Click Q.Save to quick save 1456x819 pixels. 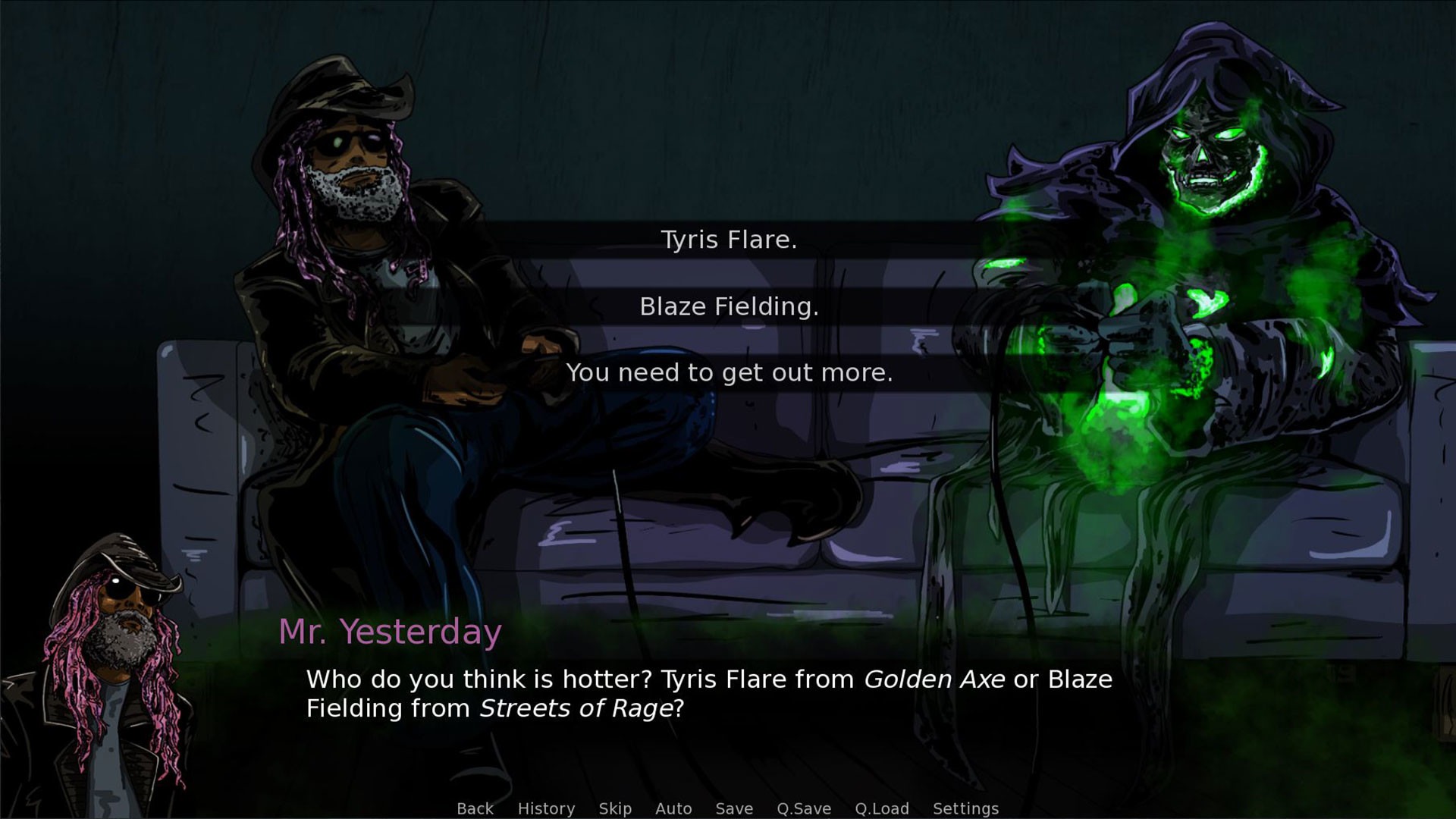[x=804, y=808]
